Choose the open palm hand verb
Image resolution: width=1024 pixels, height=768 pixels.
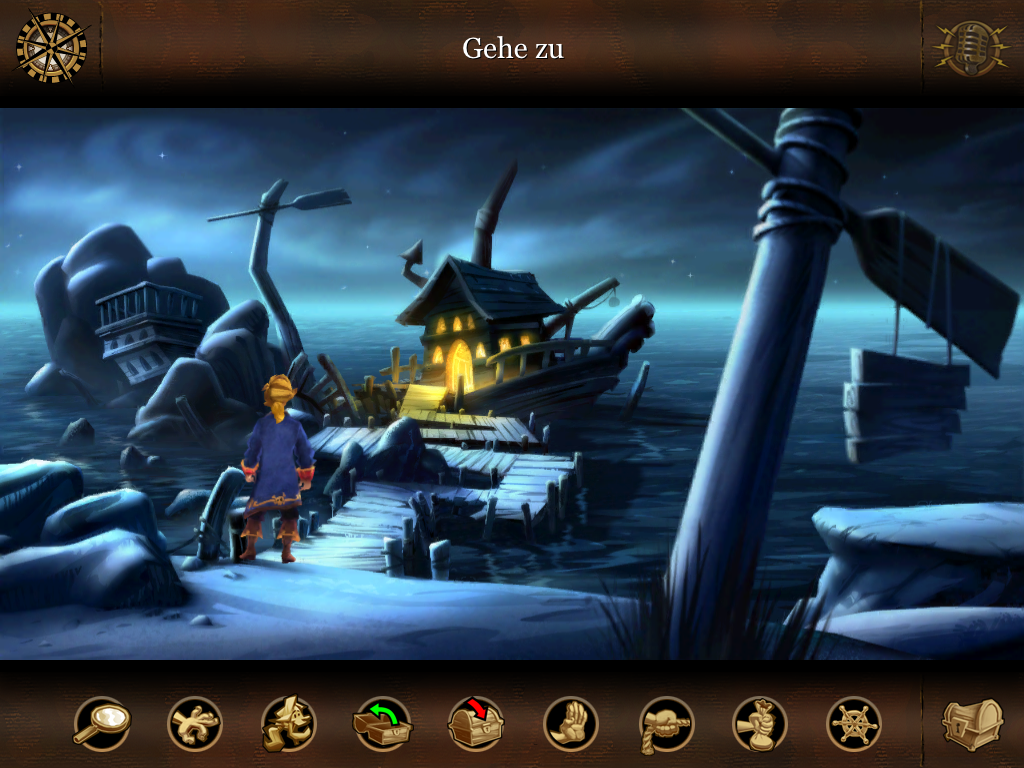571,723
